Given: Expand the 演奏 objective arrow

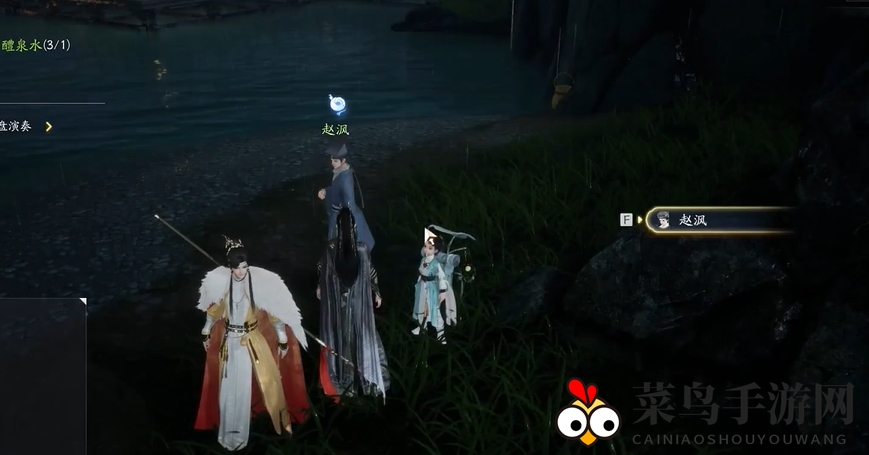Looking at the screenshot, I should tap(48, 127).
